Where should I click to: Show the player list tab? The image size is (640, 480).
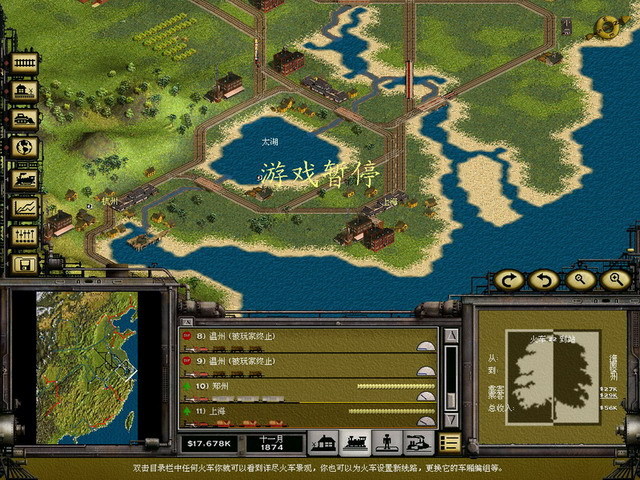click(x=388, y=441)
